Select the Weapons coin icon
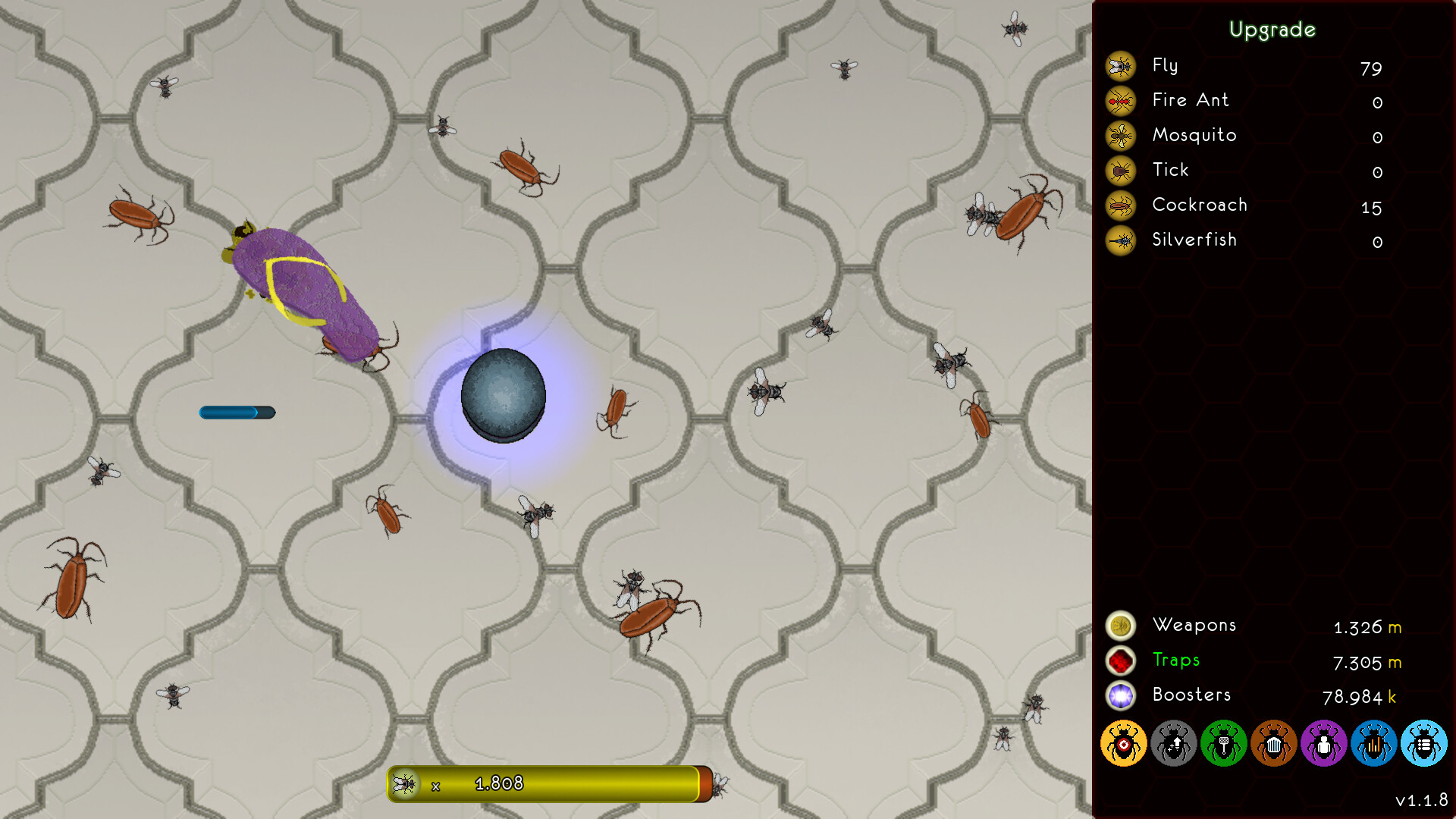This screenshot has height=819, width=1456. click(x=1120, y=626)
